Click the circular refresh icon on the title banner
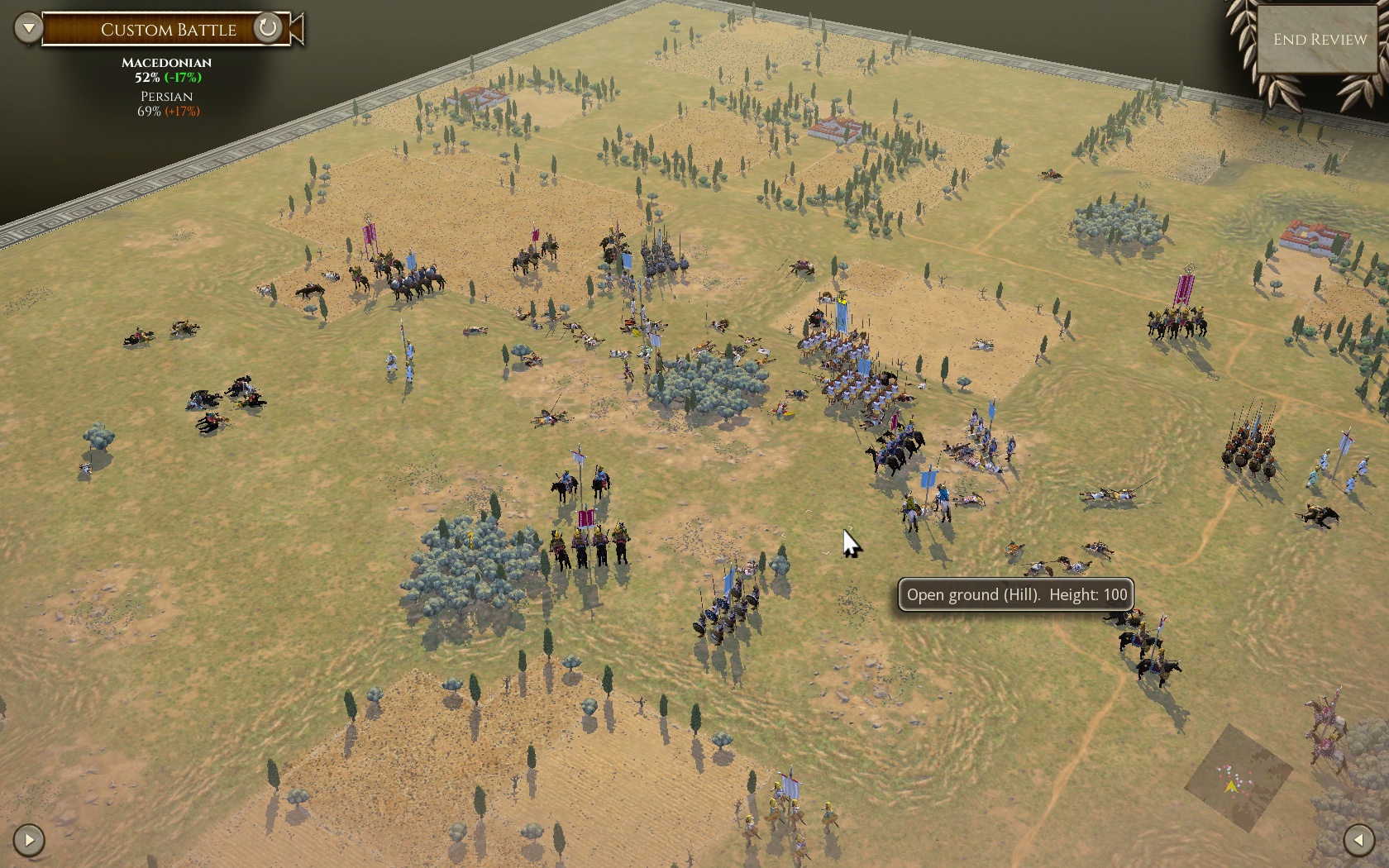Image resolution: width=1389 pixels, height=868 pixels. pyautogui.click(x=267, y=28)
